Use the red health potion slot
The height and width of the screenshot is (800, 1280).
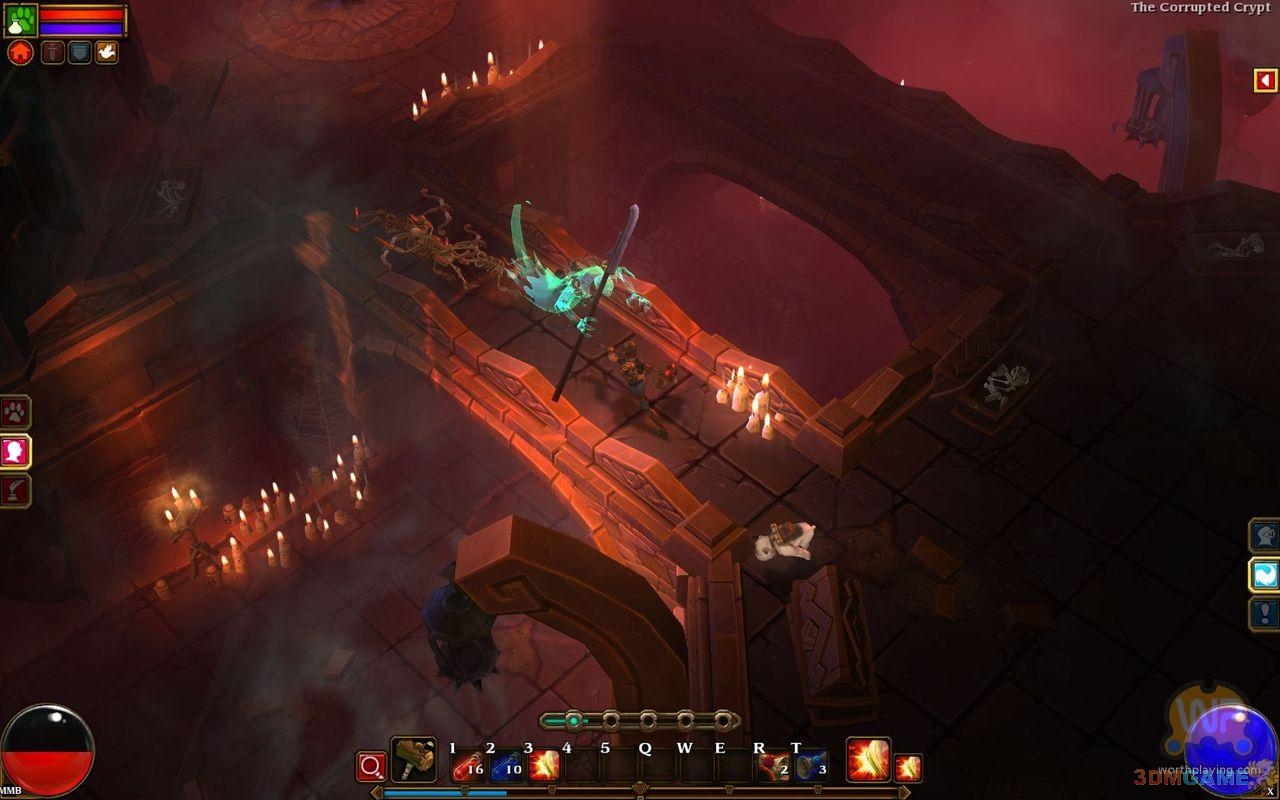[467, 767]
